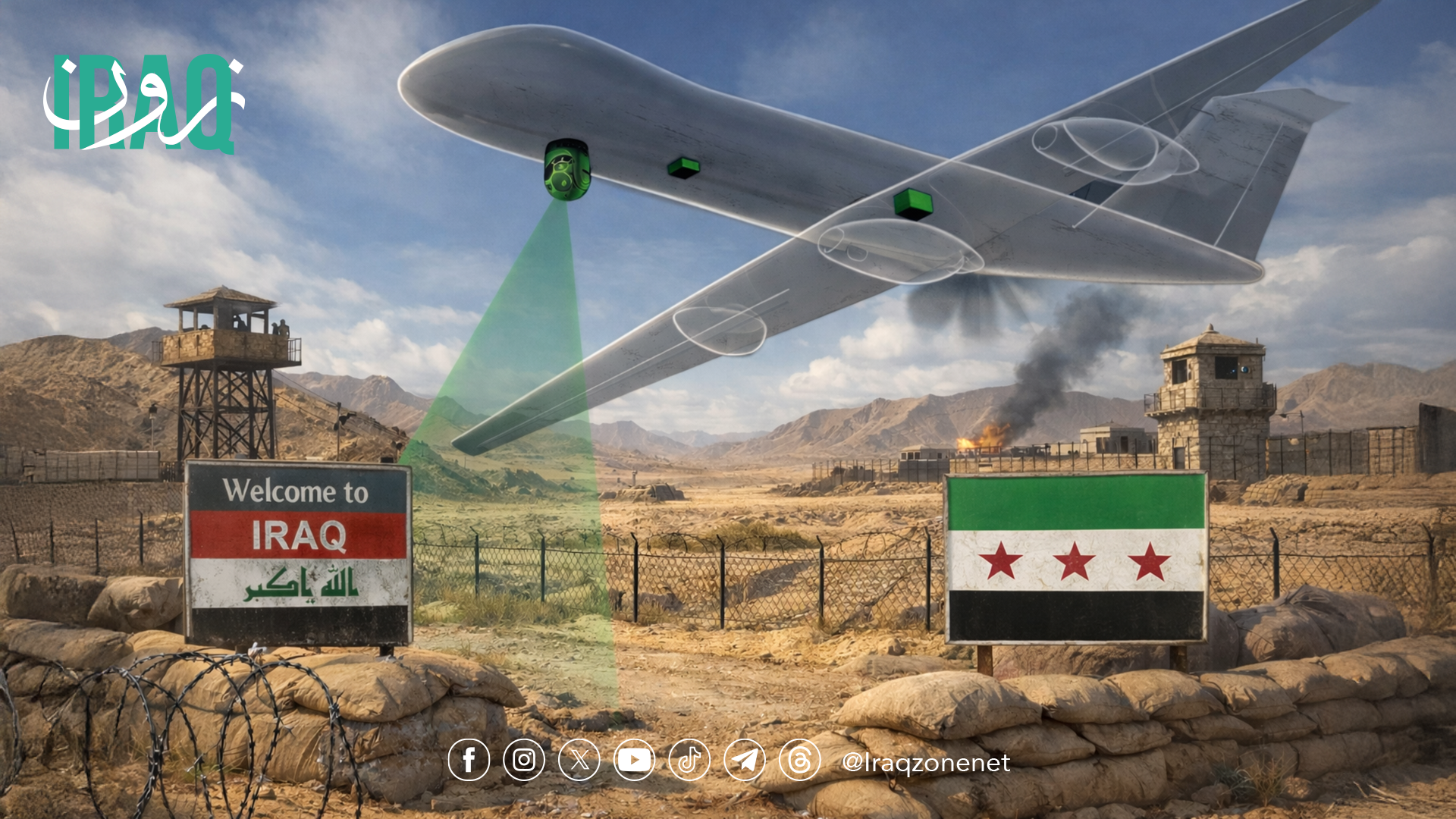Choose the TikTok note icon
Viewport: 1456px width, 819px height.
coord(689,760)
